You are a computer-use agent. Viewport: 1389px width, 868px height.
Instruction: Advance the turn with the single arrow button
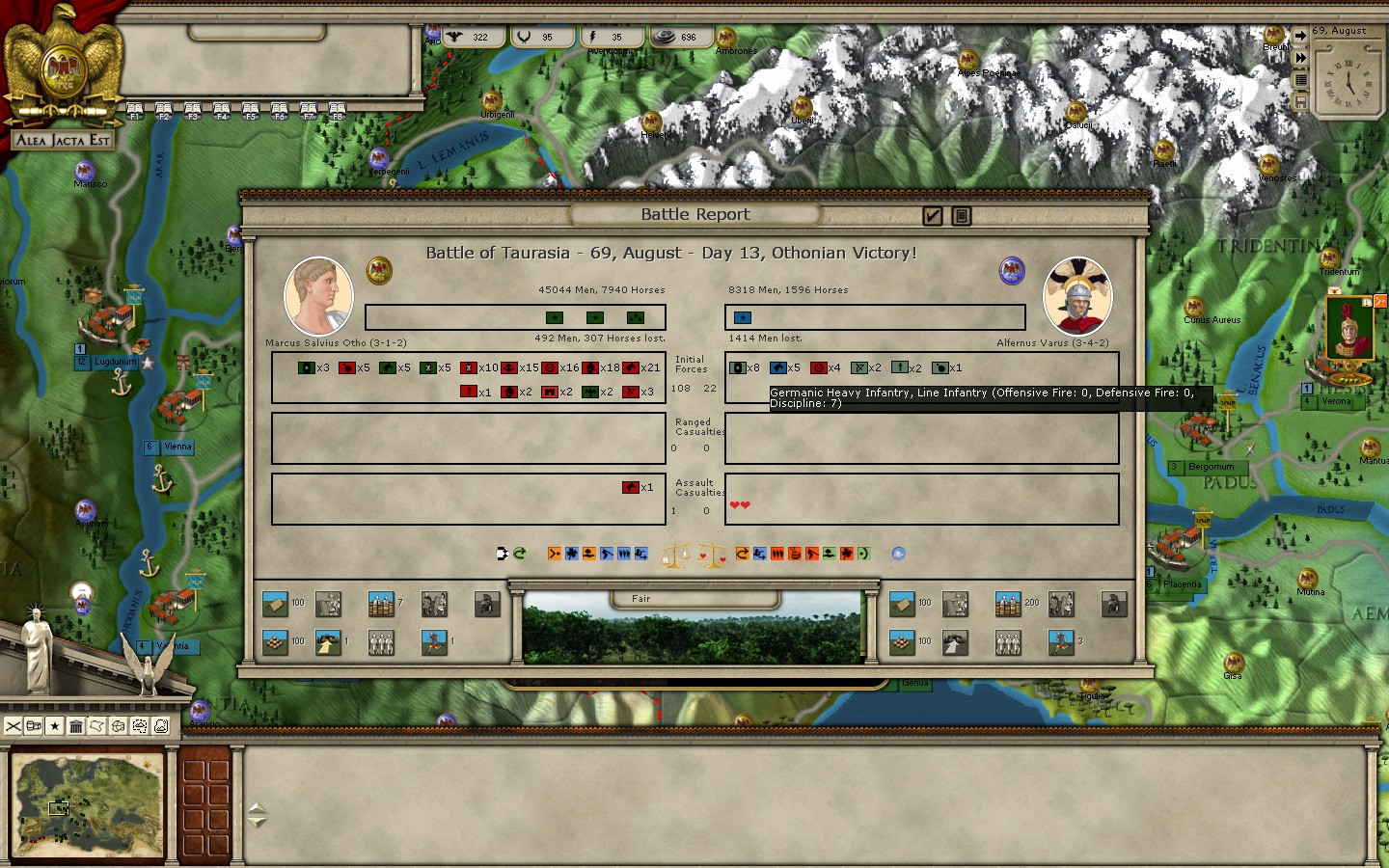coord(1300,36)
